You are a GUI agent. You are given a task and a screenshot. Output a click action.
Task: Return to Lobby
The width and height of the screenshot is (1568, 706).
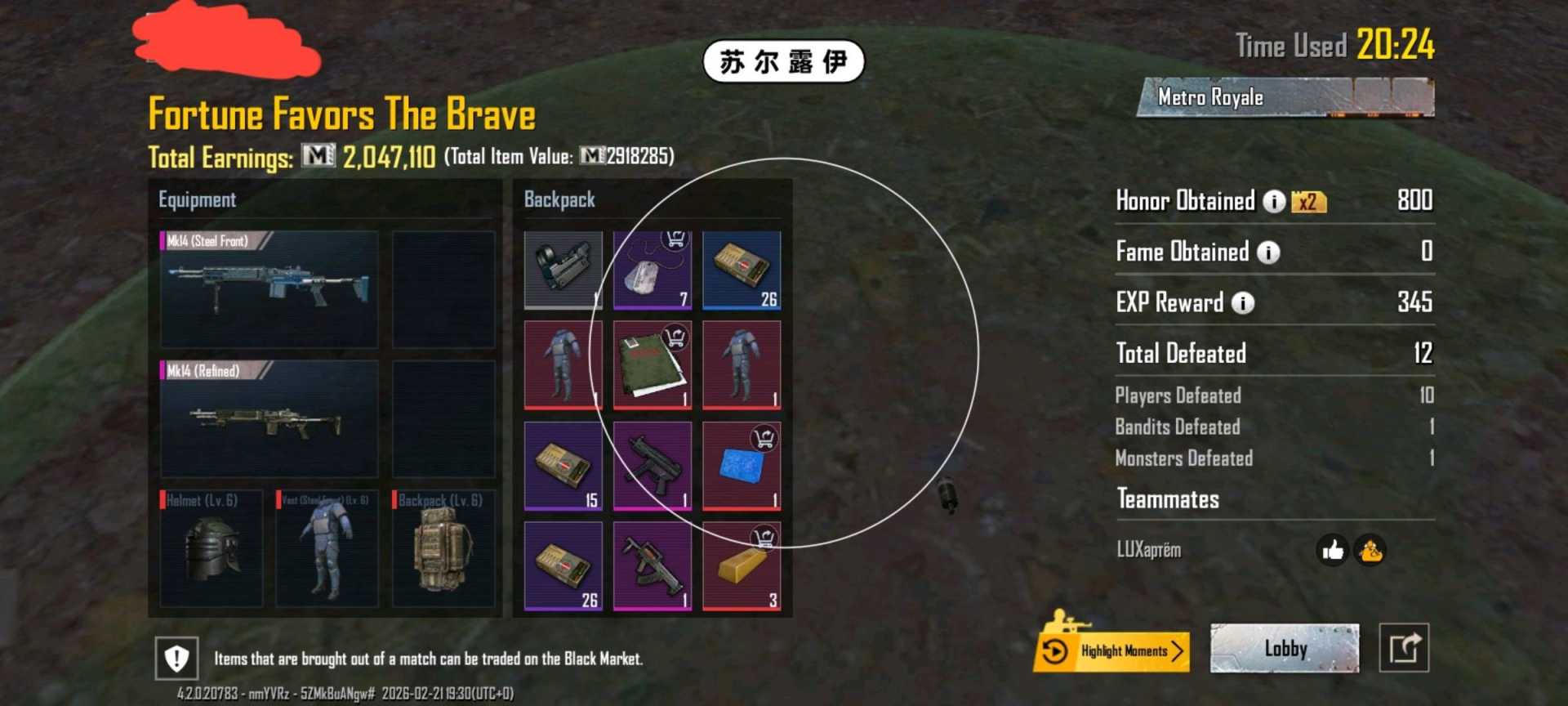coord(1283,648)
